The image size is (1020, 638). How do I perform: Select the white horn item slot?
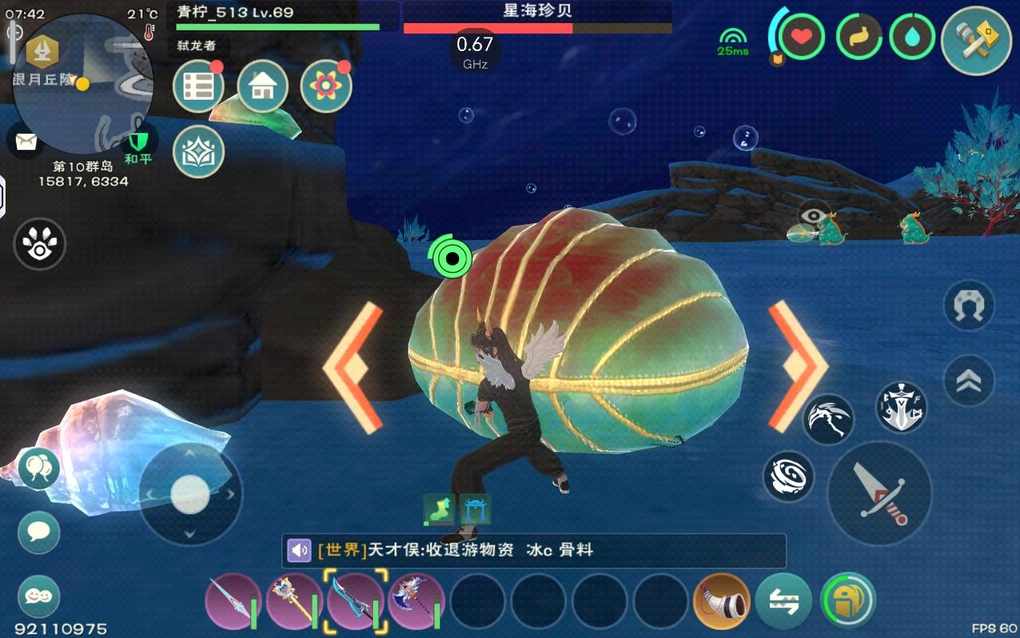[x=720, y=601]
